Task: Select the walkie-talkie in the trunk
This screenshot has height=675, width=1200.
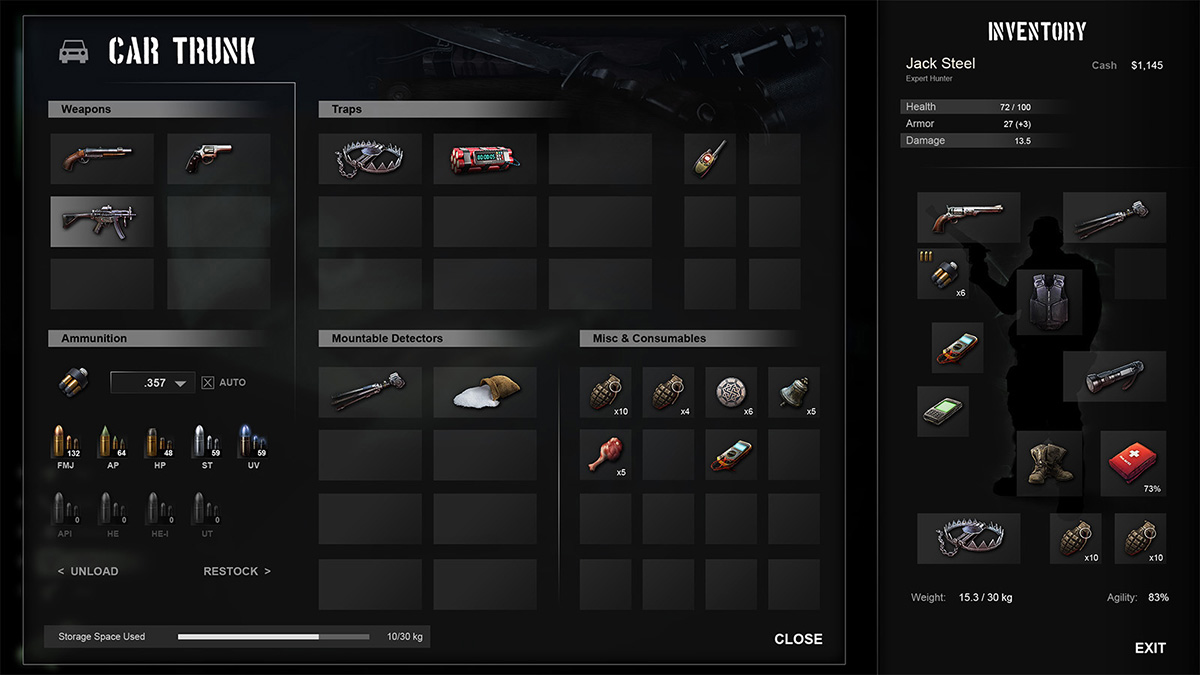Action: pos(709,159)
